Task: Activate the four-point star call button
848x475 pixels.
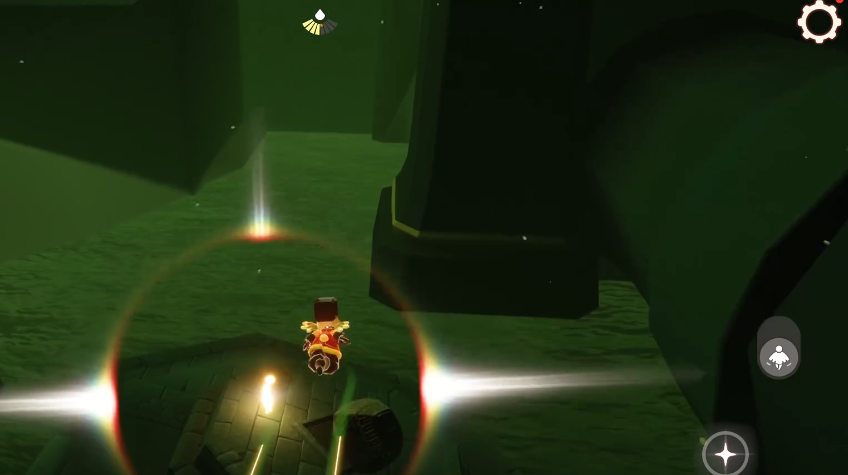Action: coord(725,454)
